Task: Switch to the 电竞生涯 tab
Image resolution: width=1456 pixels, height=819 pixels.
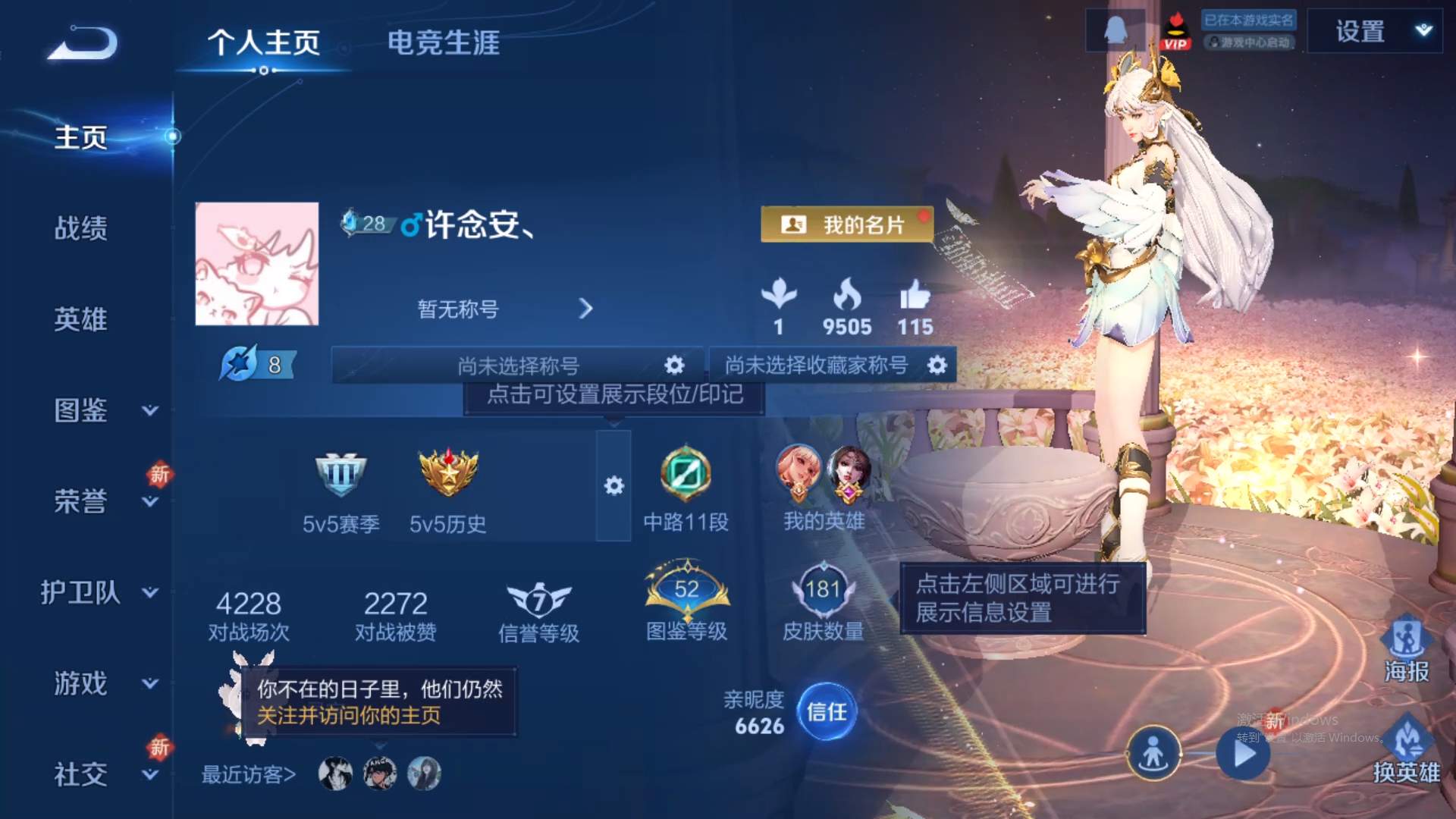Action: pos(444,44)
